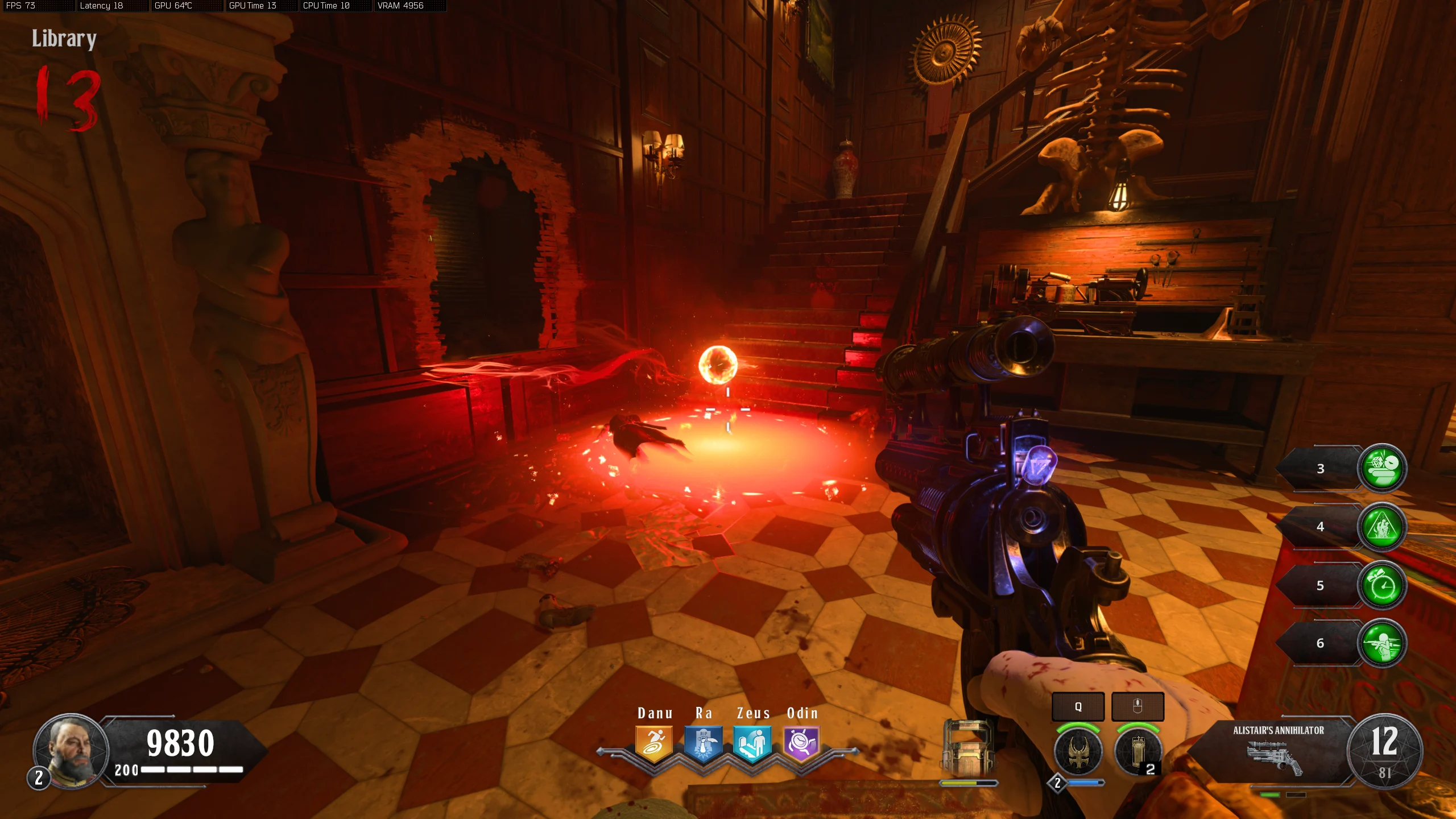Activate the horned special weapon icon
Viewport: 1456px width, 819px height.
1078,751
